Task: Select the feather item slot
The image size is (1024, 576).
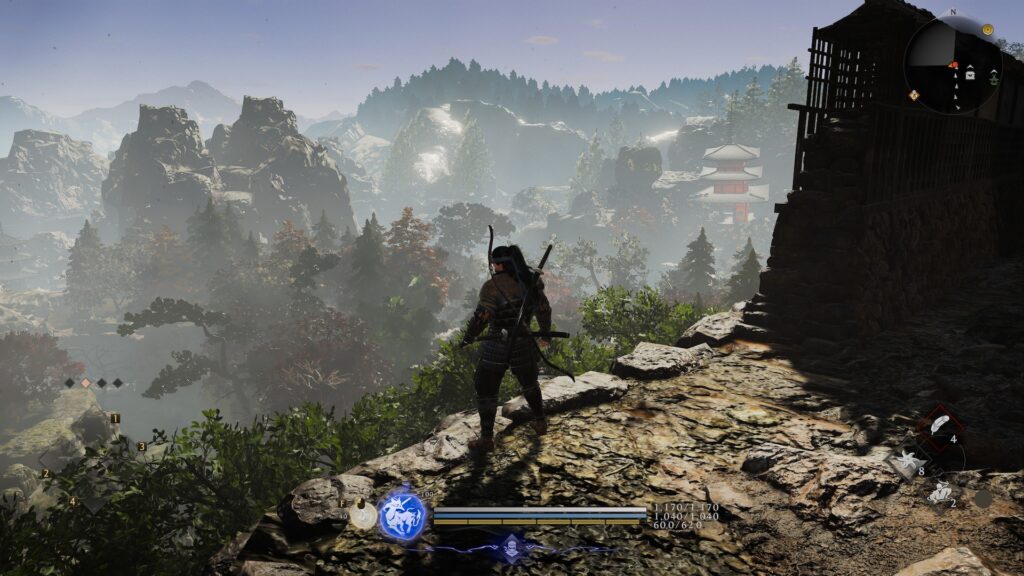Action: pyautogui.click(x=939, y=425)
